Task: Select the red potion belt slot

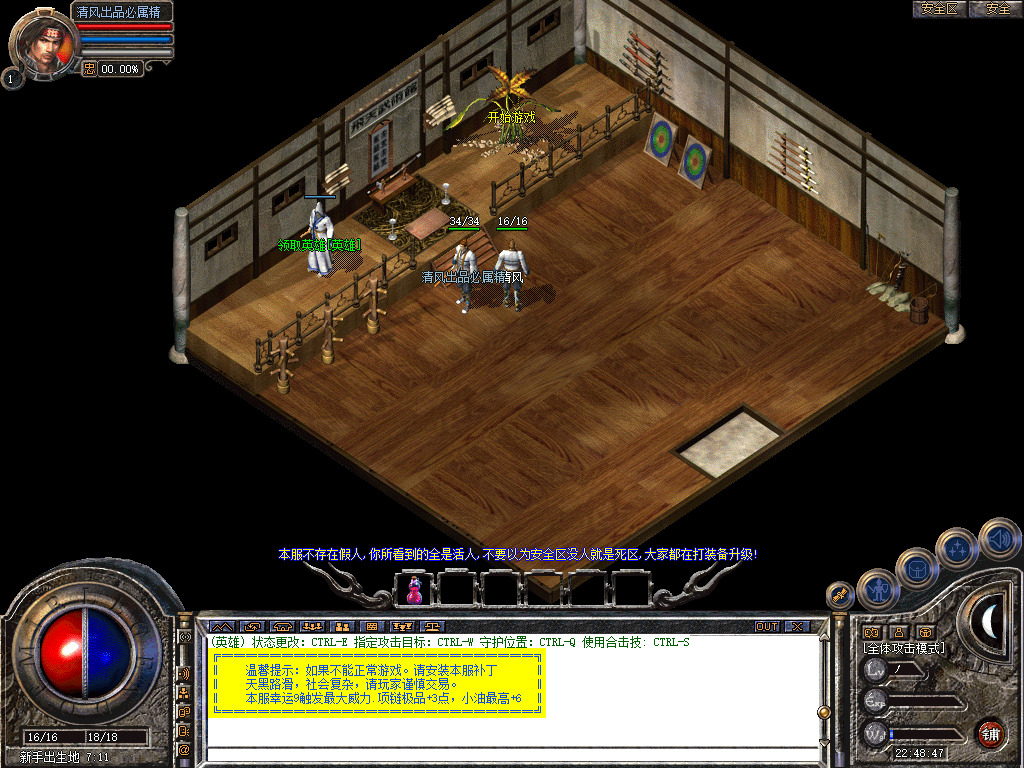Action: click(413, 589)
